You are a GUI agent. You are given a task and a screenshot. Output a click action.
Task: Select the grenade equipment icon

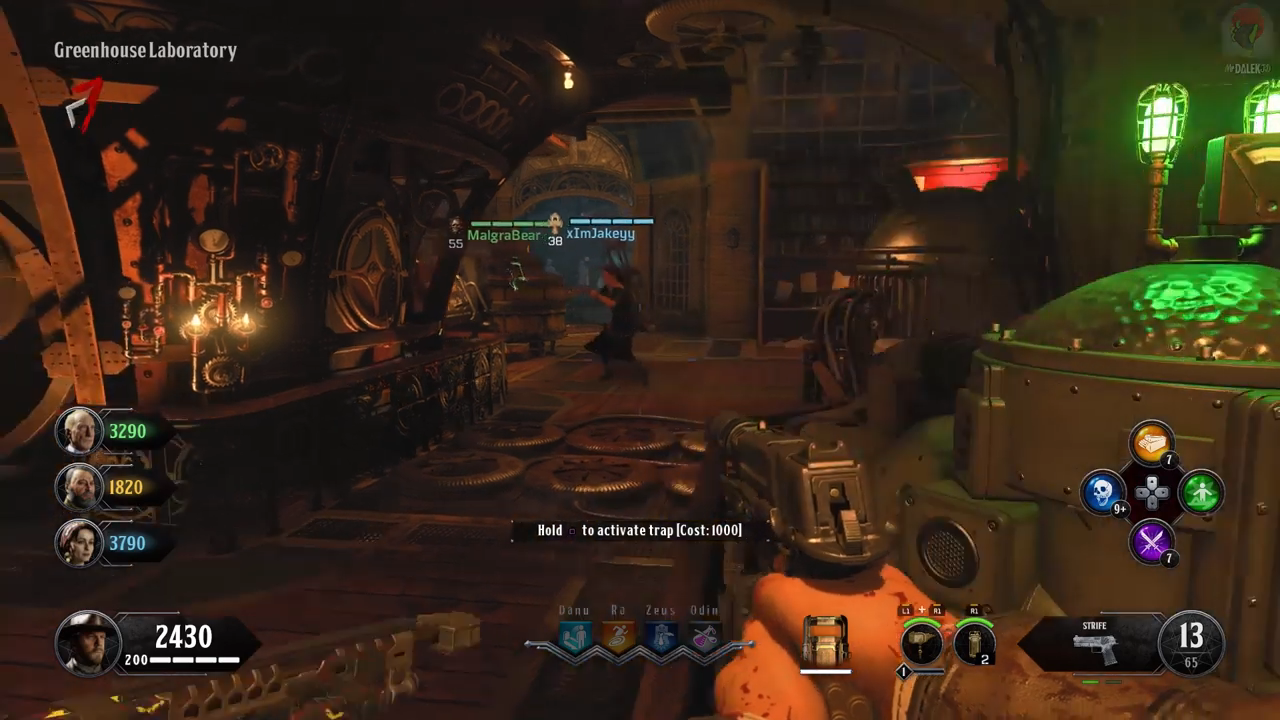[974, 643]
